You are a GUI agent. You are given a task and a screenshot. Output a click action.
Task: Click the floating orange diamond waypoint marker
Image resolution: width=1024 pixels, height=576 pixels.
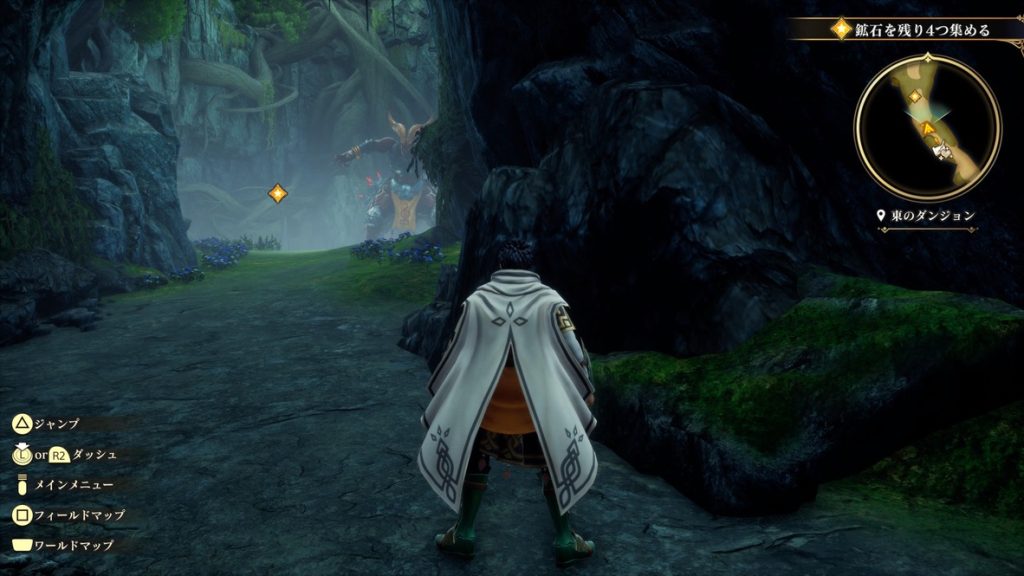[x=278, y=193]
